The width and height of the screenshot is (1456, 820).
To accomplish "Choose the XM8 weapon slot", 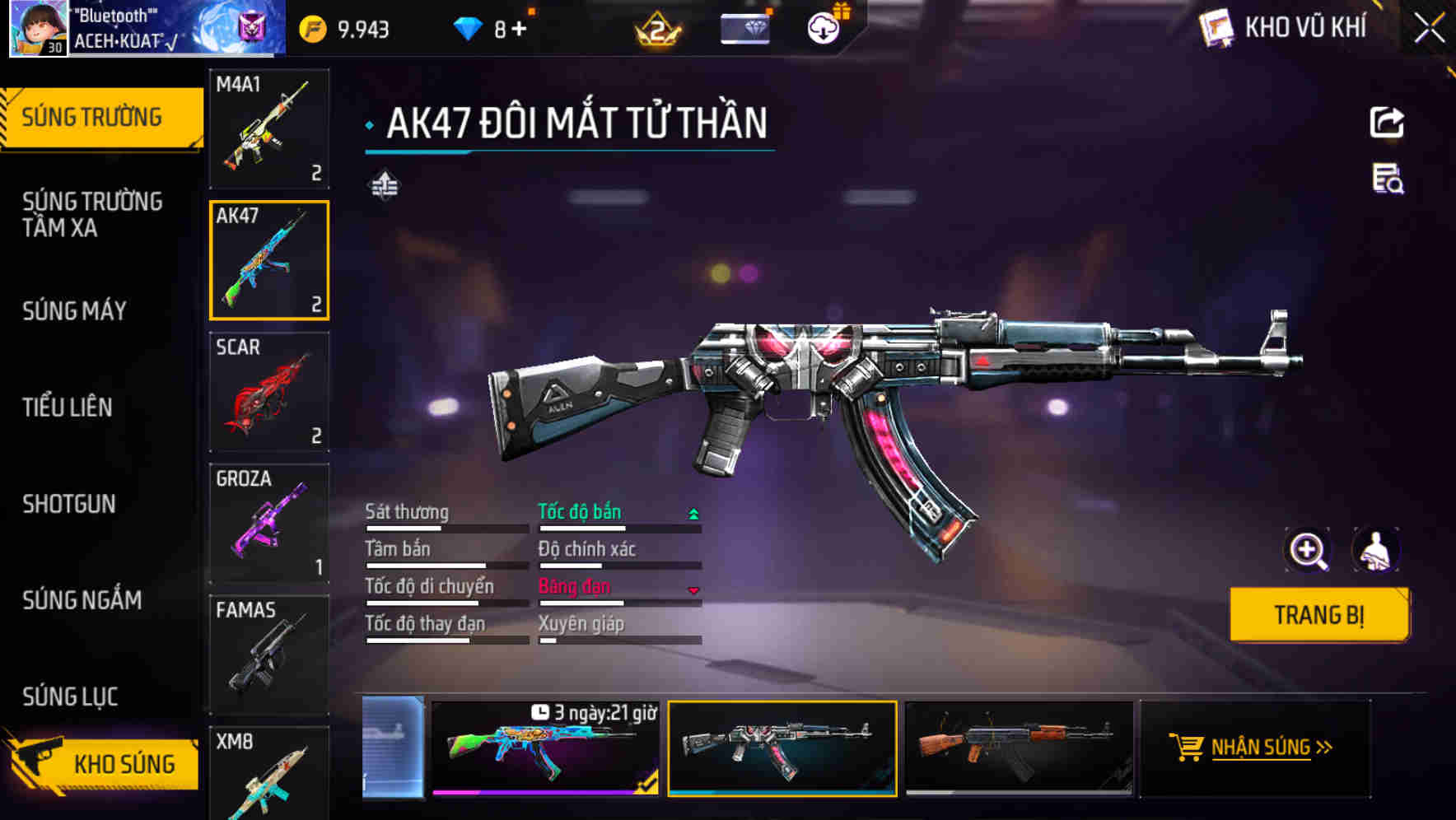I will [269, 774].
